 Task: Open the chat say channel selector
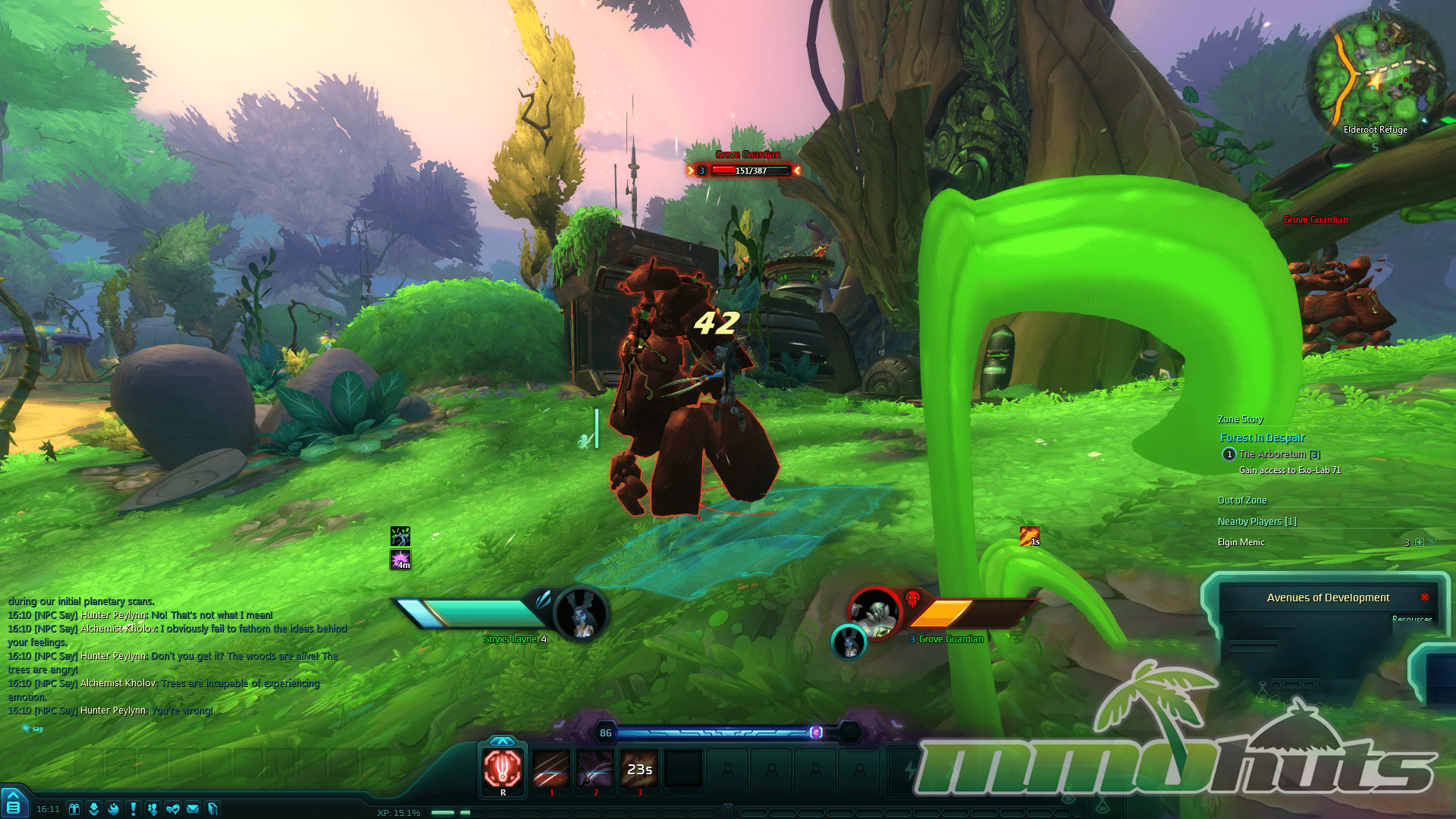pos(33,729)
